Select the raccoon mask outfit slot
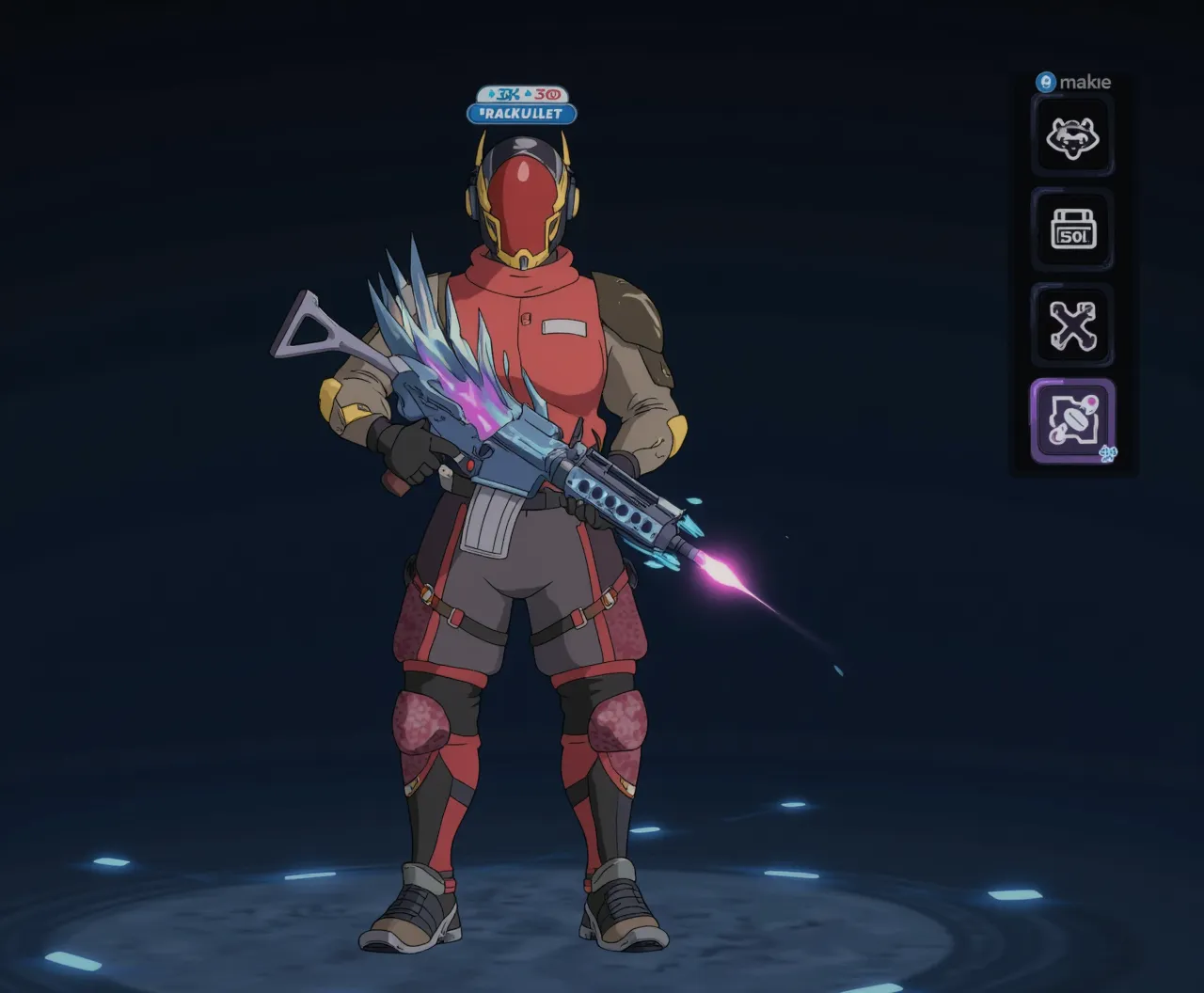The width and height of the screenshot is (1204, 993). 1072,137
